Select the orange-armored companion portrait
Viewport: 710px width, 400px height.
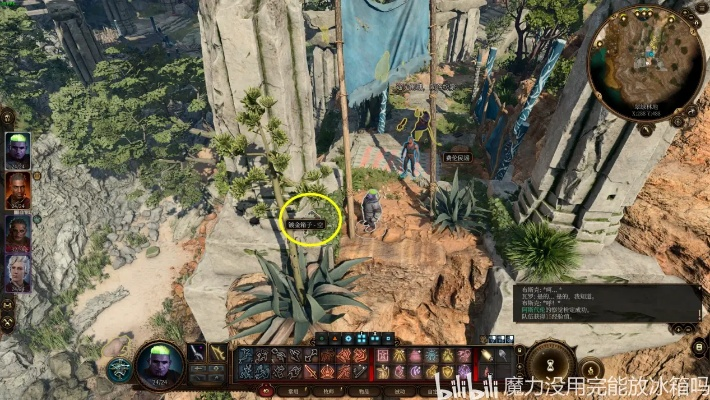click(18, 190)
